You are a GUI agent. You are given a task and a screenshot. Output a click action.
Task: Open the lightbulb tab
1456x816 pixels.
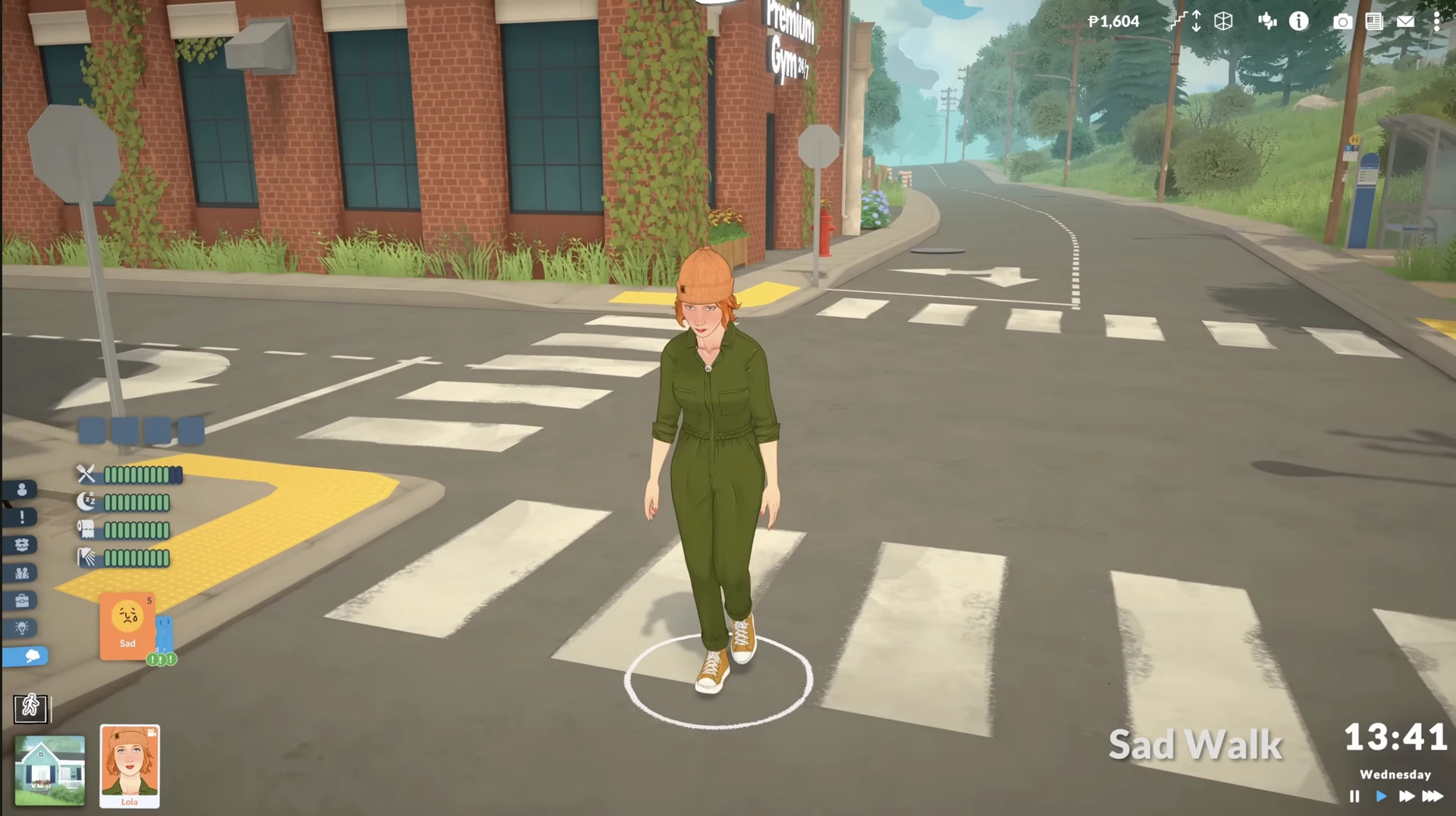tap(22, 628)
